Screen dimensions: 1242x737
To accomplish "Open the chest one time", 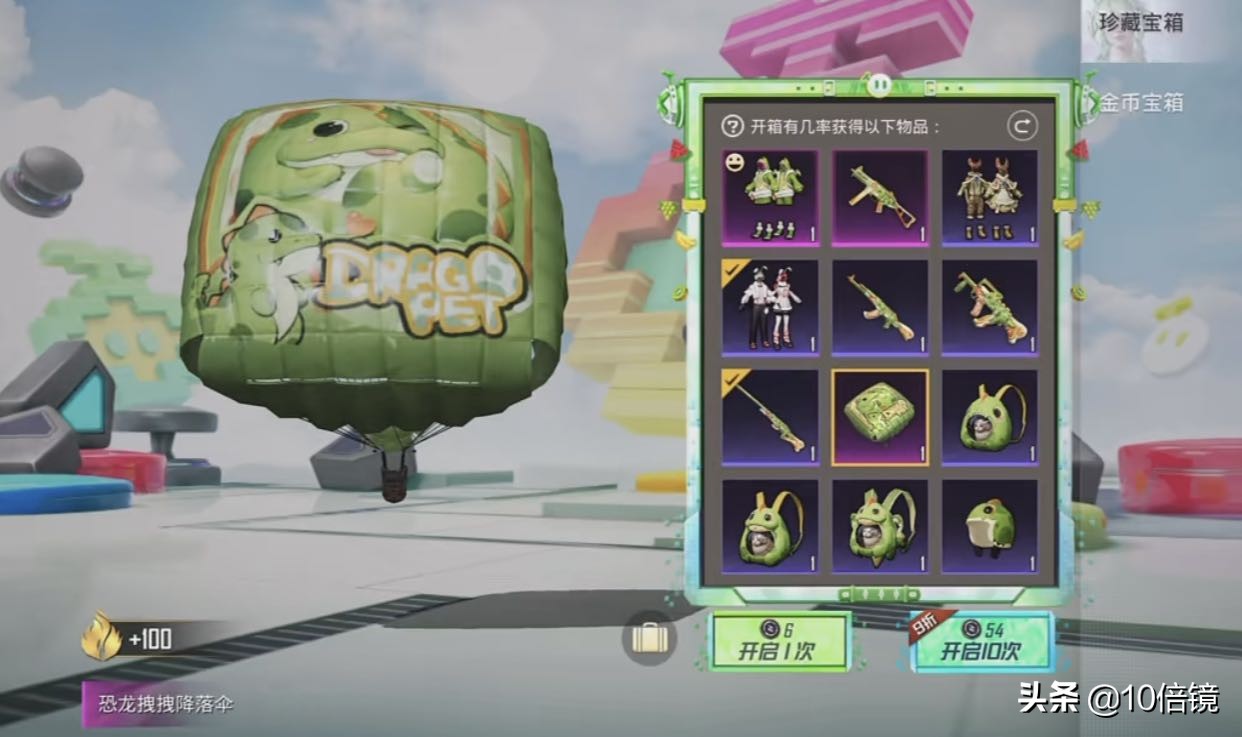I will pyautogui.click(x=777, y=642).
